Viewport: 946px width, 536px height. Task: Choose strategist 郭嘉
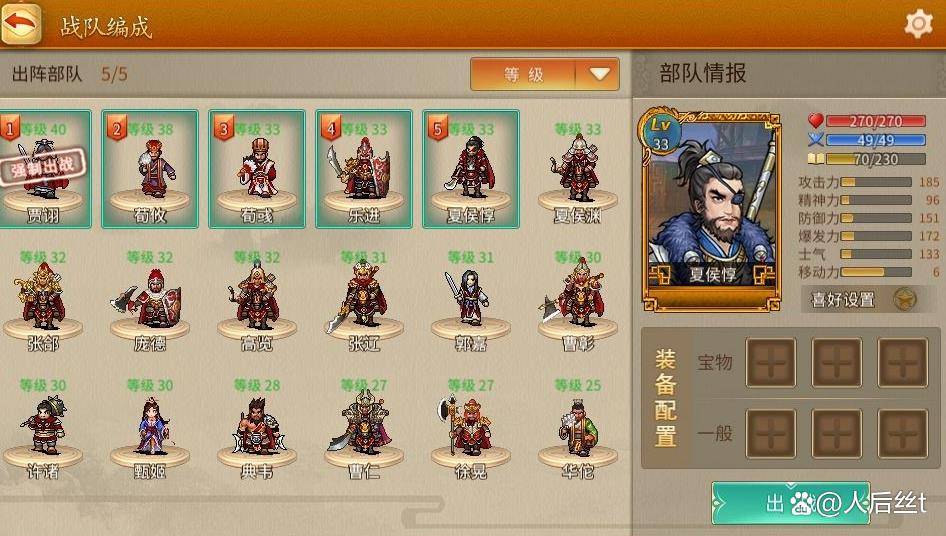[x=470, y=300]
